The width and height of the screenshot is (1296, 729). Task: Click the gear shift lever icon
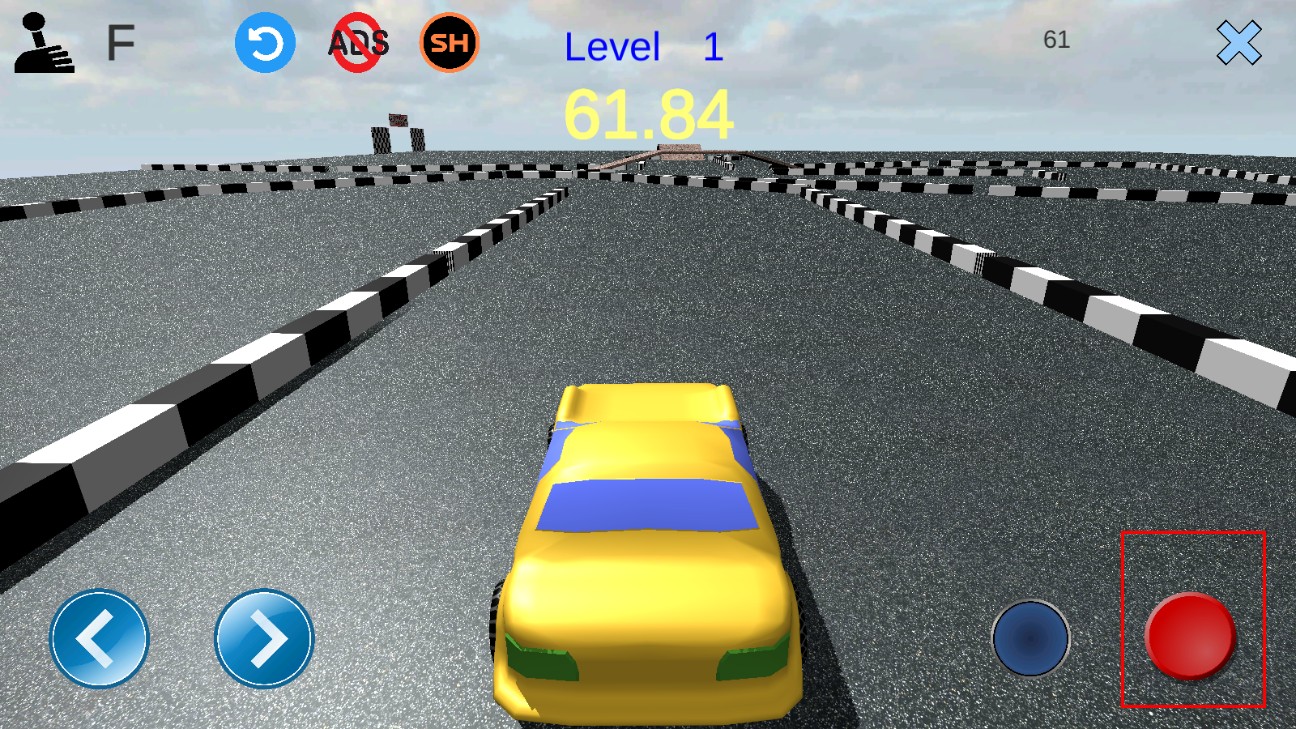tap(43, 44)
